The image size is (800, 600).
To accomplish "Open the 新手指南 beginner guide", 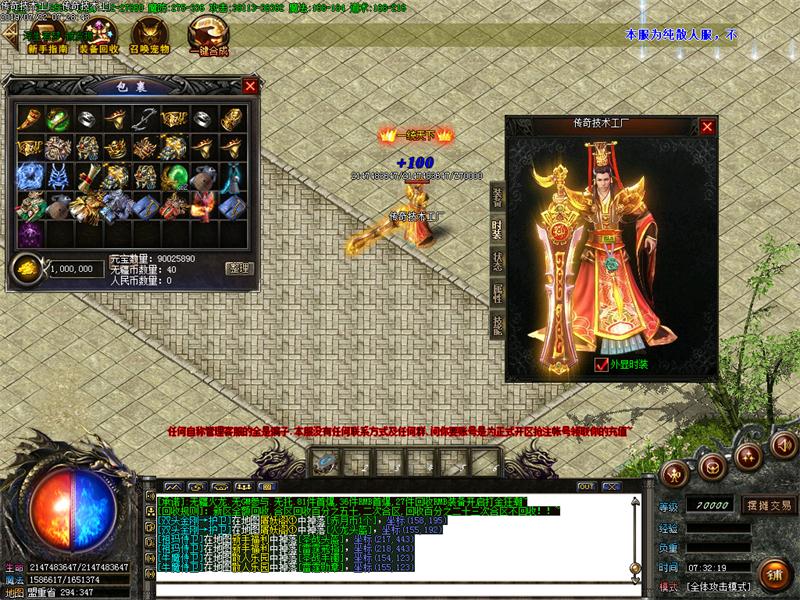I will pos(46,41).
